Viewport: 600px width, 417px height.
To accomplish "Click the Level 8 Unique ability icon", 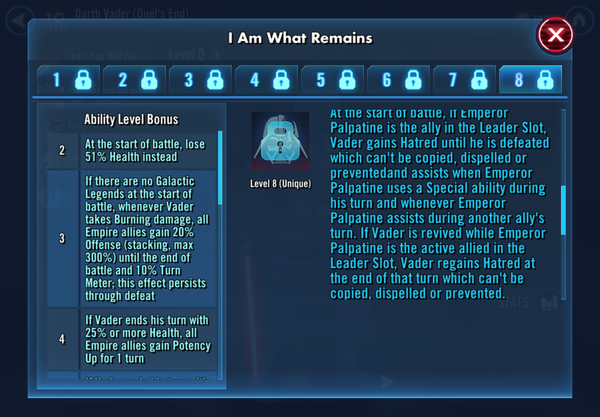I will point(279,139).
